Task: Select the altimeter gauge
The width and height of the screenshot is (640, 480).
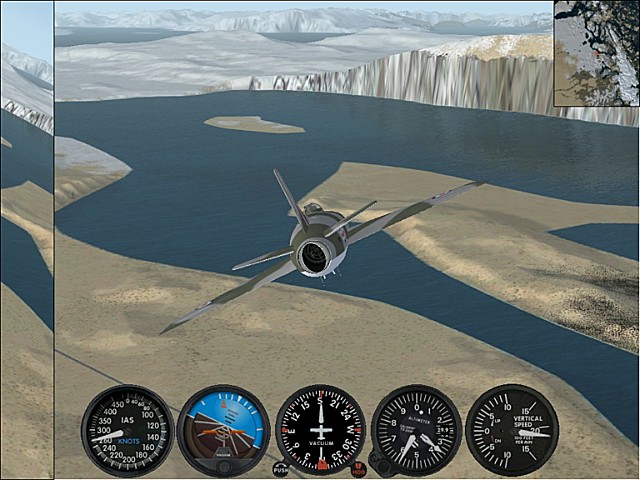Action: pos(416,430)
